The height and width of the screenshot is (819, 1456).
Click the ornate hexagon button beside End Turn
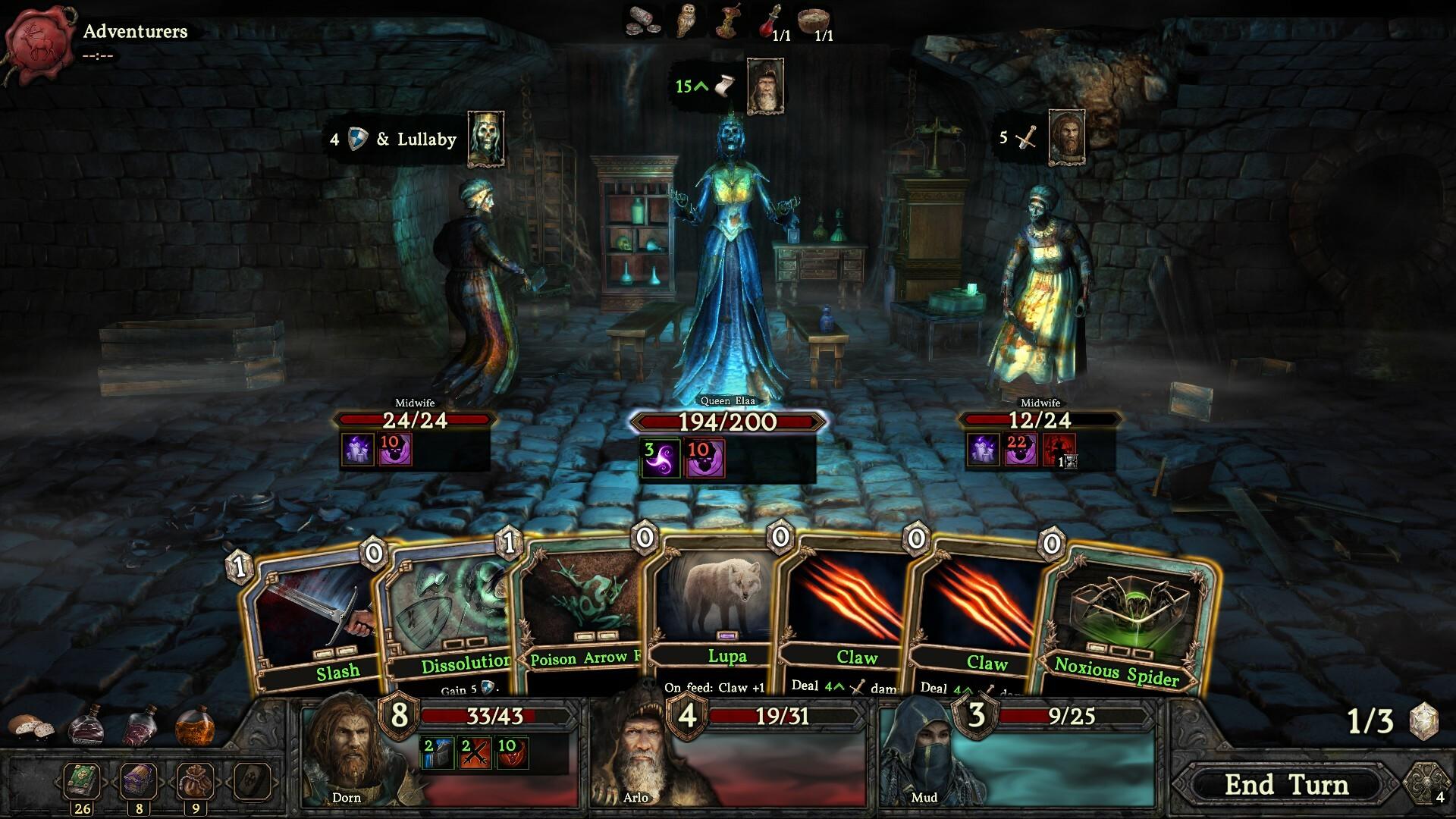1426,785
